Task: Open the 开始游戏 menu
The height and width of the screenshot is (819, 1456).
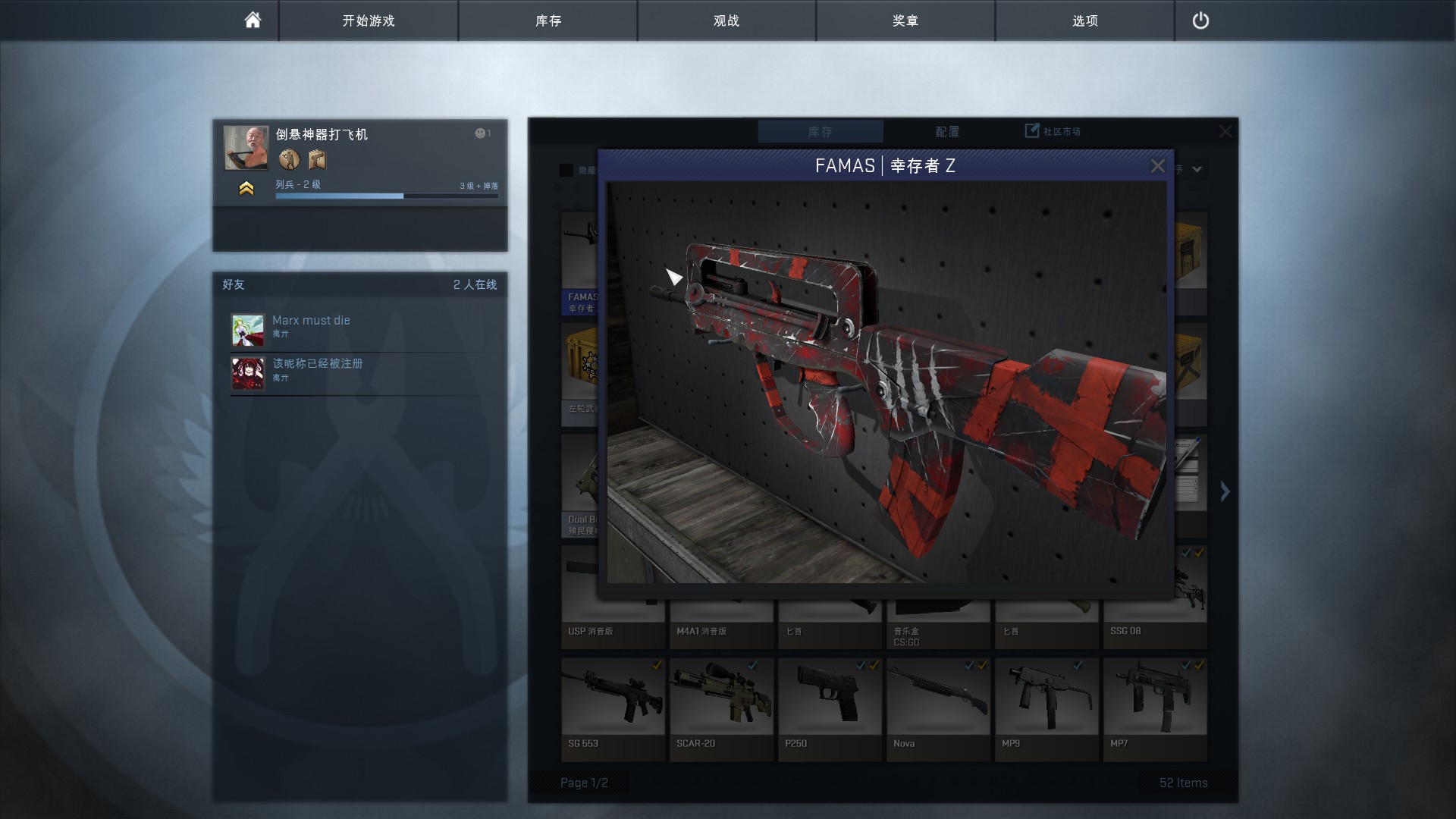Action: tap(369, 20)
